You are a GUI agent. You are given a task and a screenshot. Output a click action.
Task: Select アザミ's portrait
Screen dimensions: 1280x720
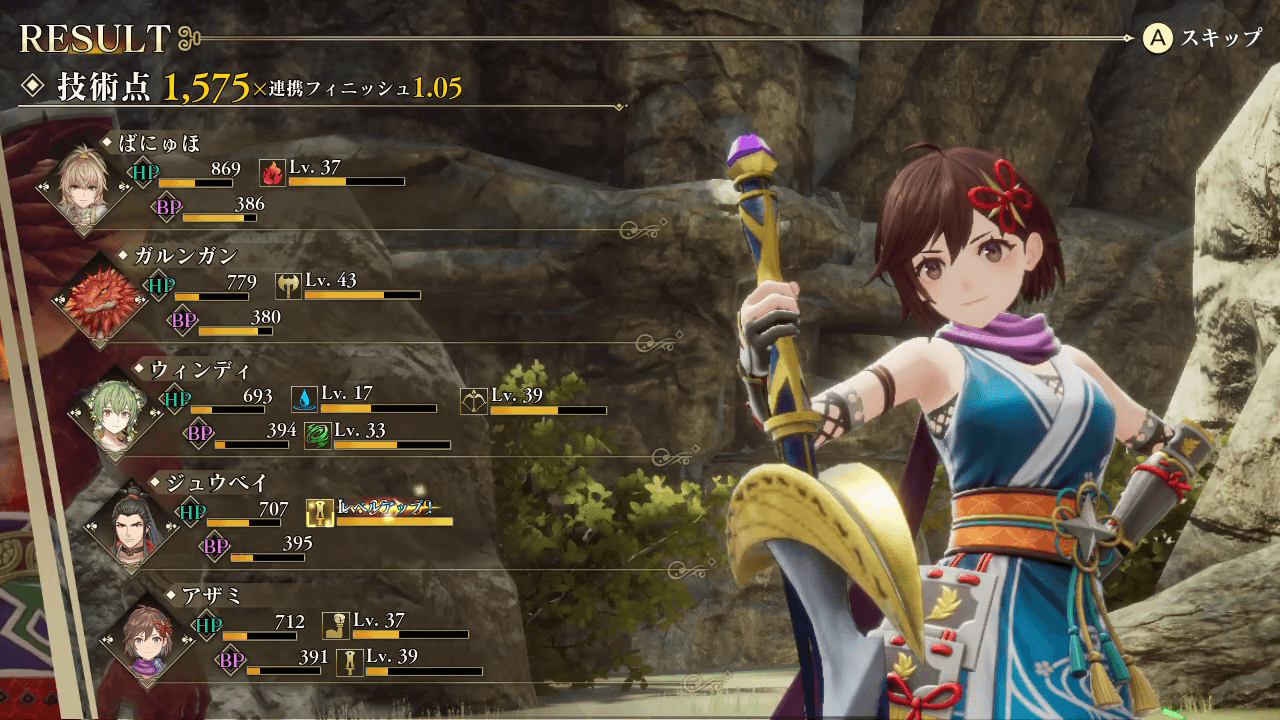tap(148, 639)
